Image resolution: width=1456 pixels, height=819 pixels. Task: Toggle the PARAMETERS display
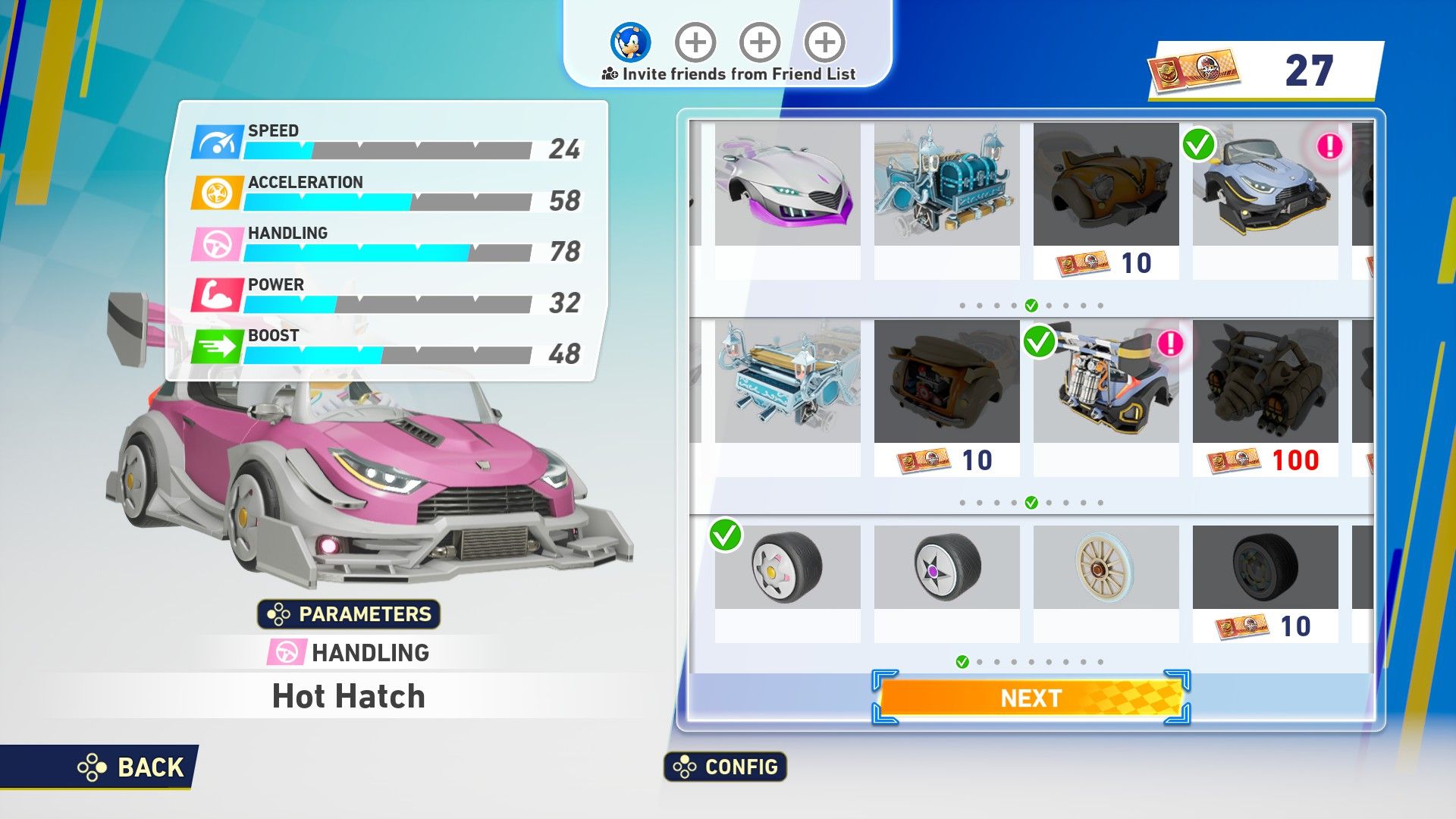click(x=349, y=613)
